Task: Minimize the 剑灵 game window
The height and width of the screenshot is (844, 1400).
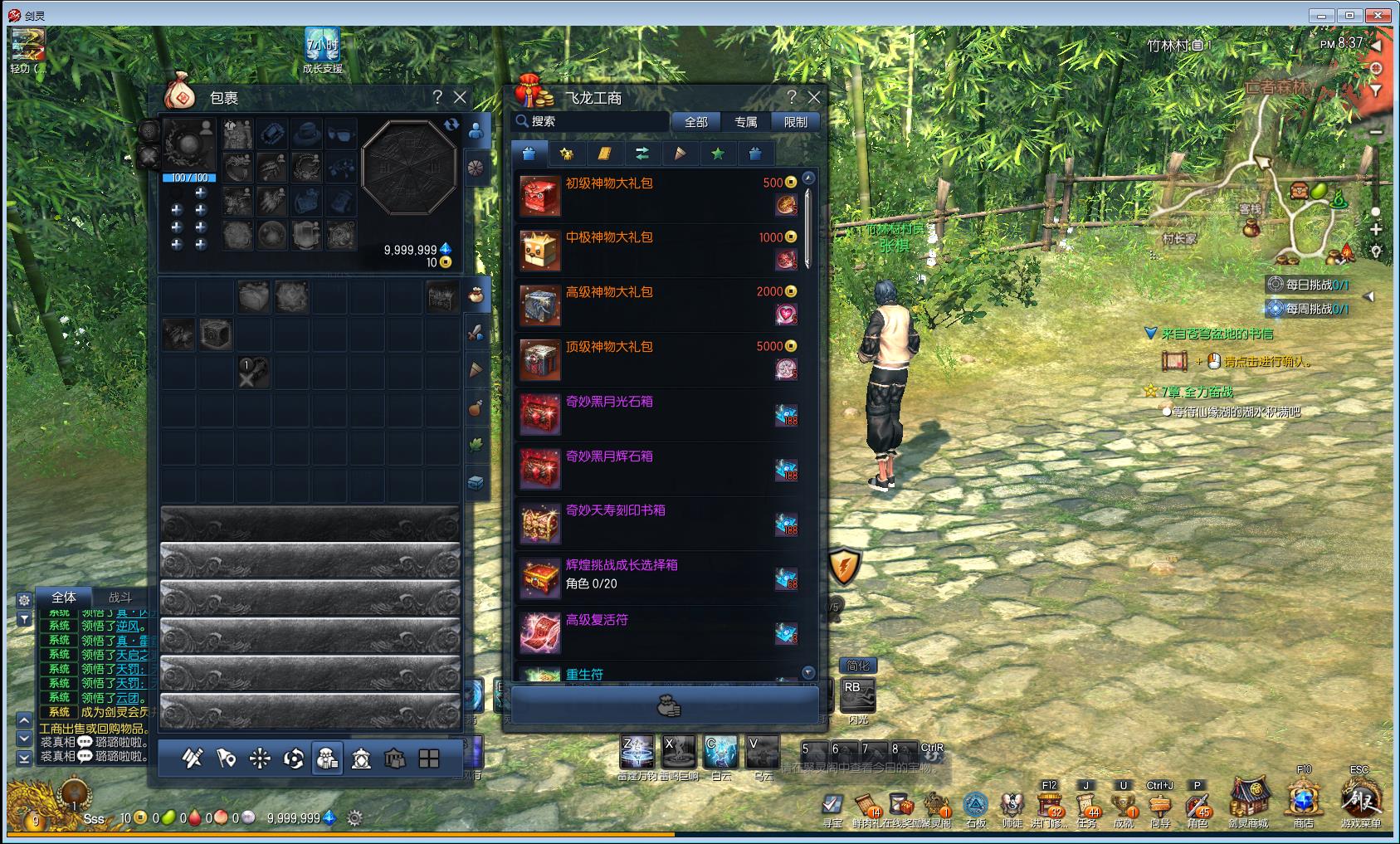Action: [1320, 15]
